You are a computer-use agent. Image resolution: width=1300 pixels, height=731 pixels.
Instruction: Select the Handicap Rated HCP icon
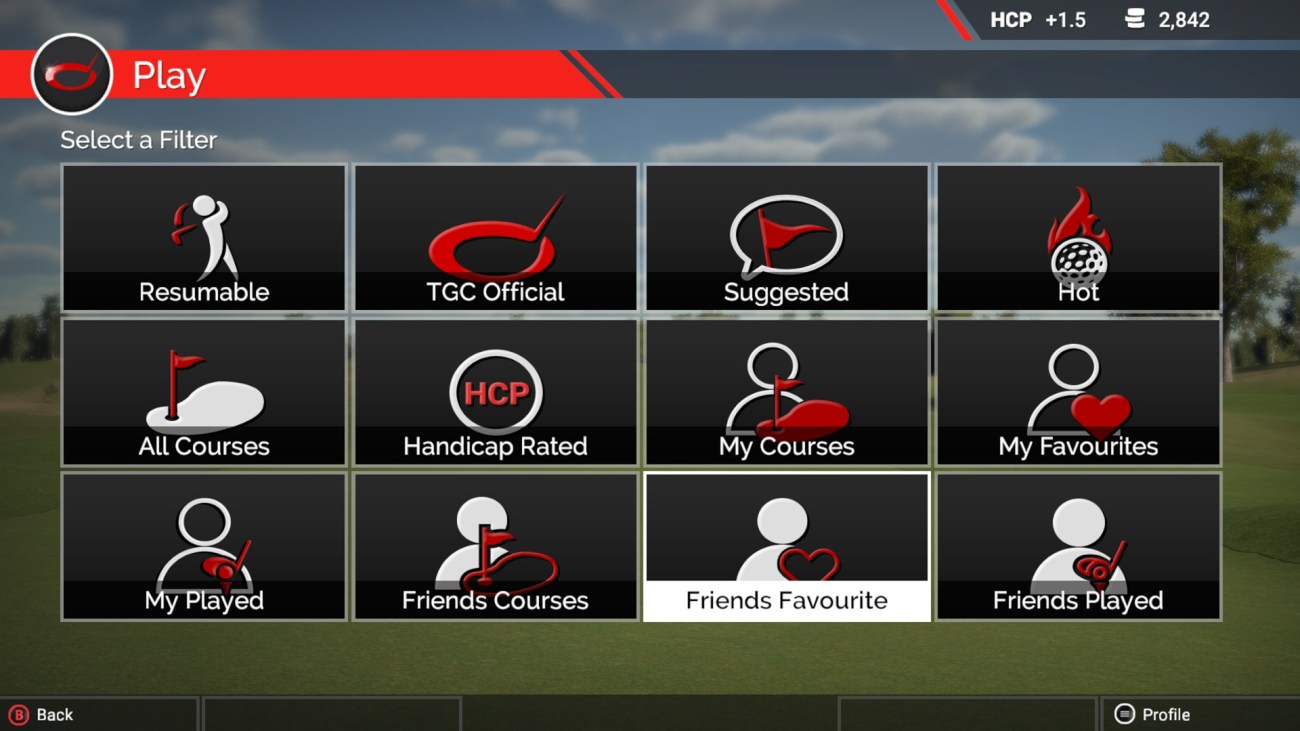tap(494, 392)
